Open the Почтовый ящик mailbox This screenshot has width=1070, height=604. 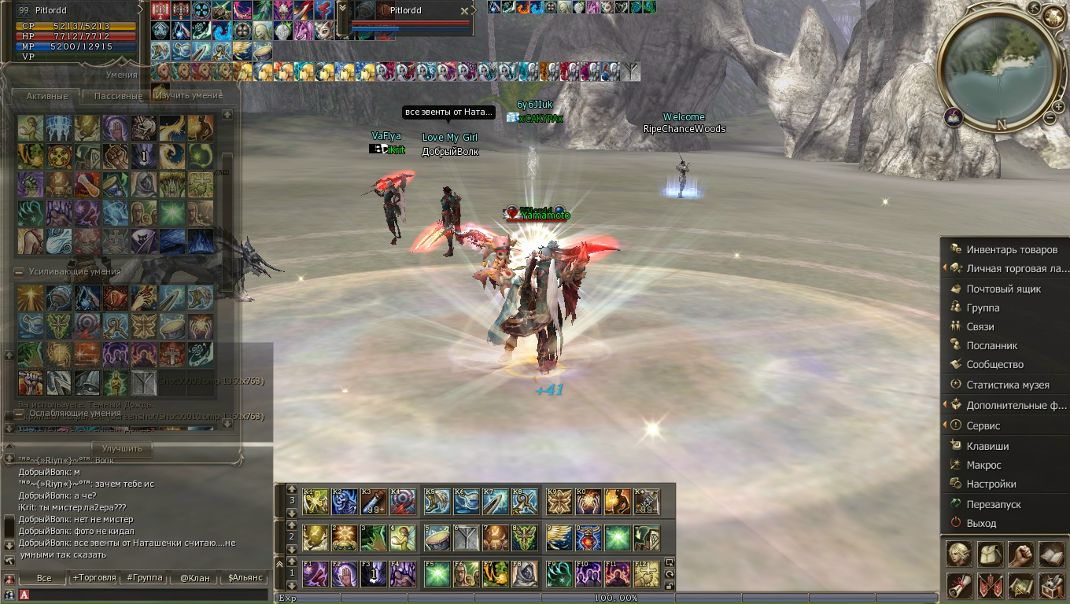[1003, 289]
